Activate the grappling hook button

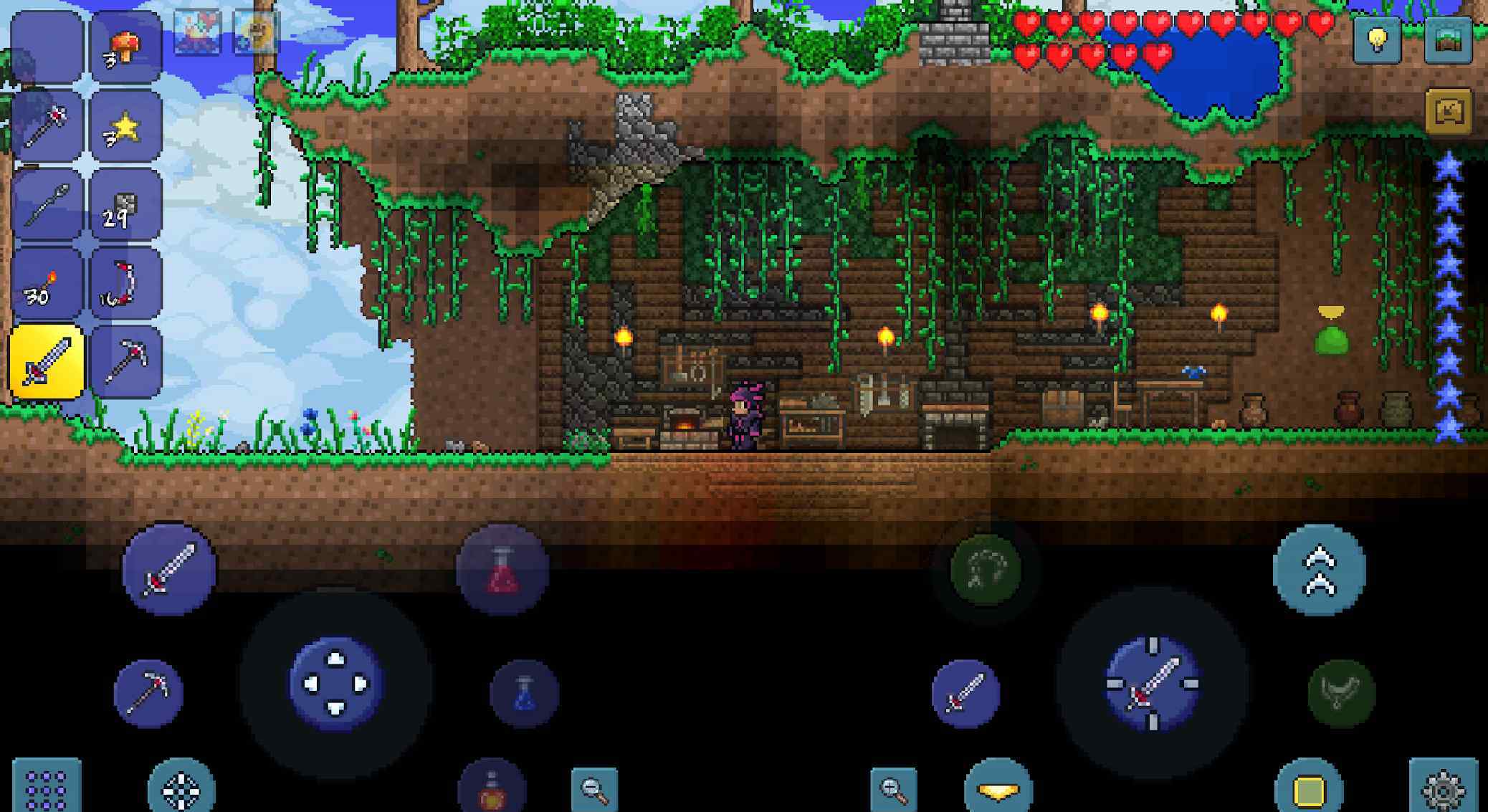pos(986,570)
